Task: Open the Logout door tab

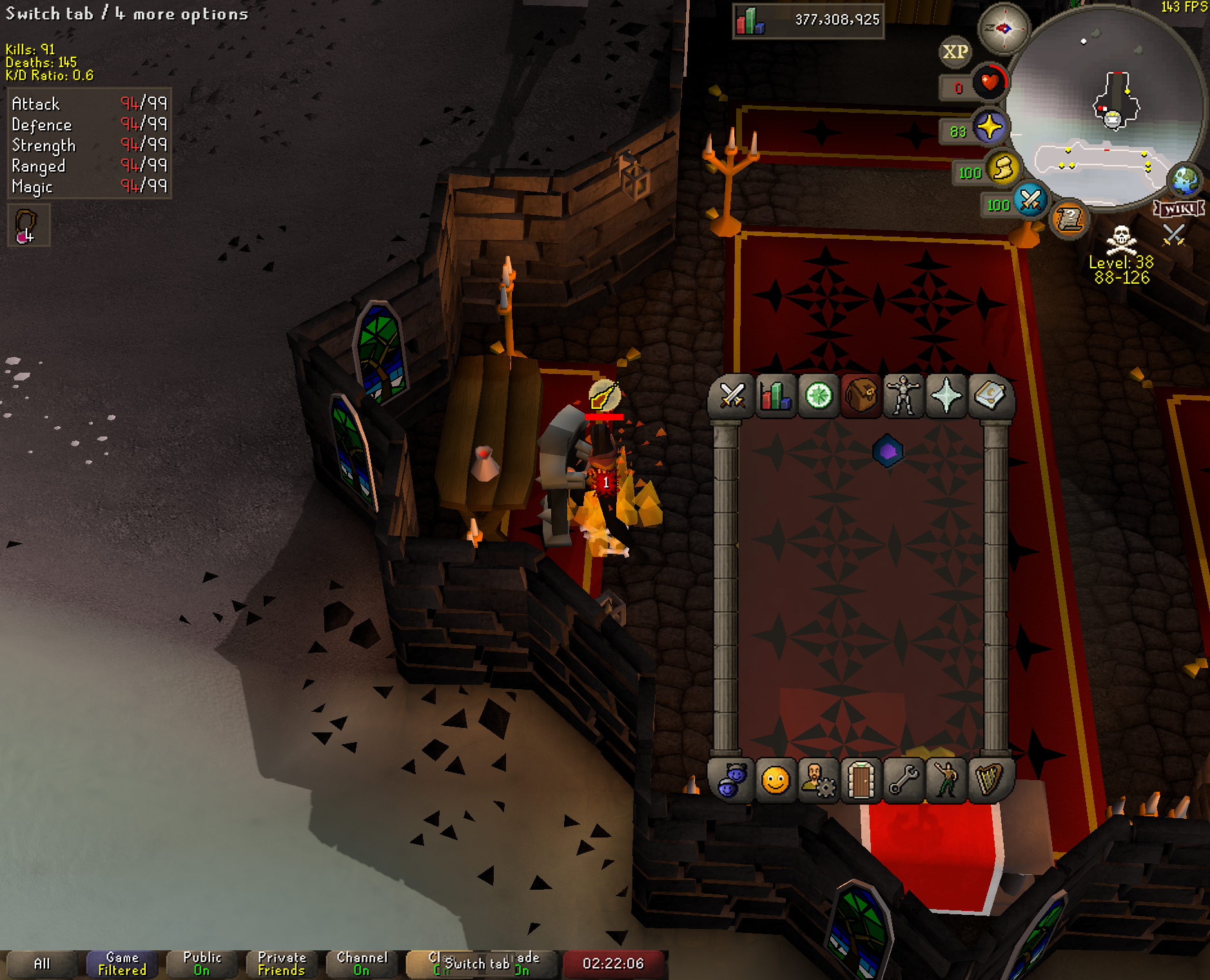Action: click(861, 781)
